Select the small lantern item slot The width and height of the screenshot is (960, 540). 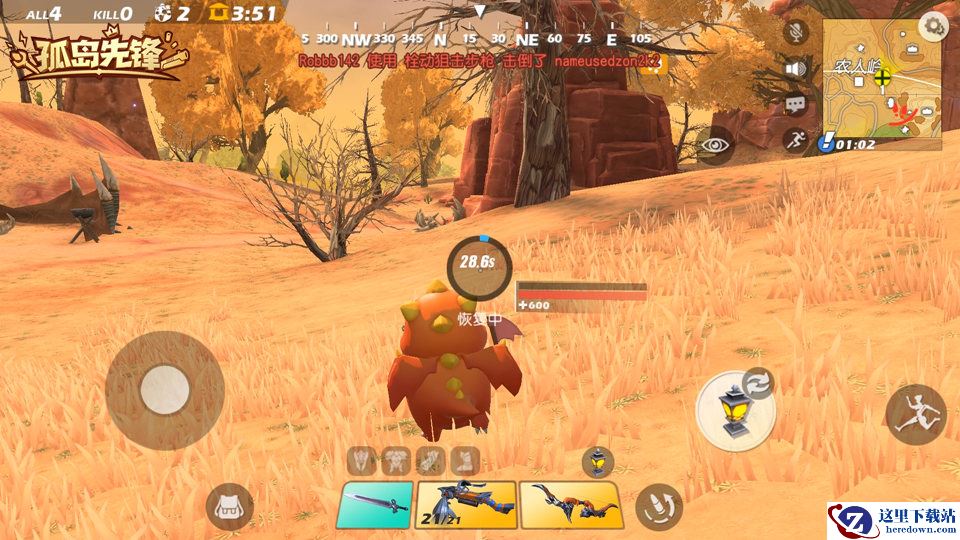coord(597,461)
